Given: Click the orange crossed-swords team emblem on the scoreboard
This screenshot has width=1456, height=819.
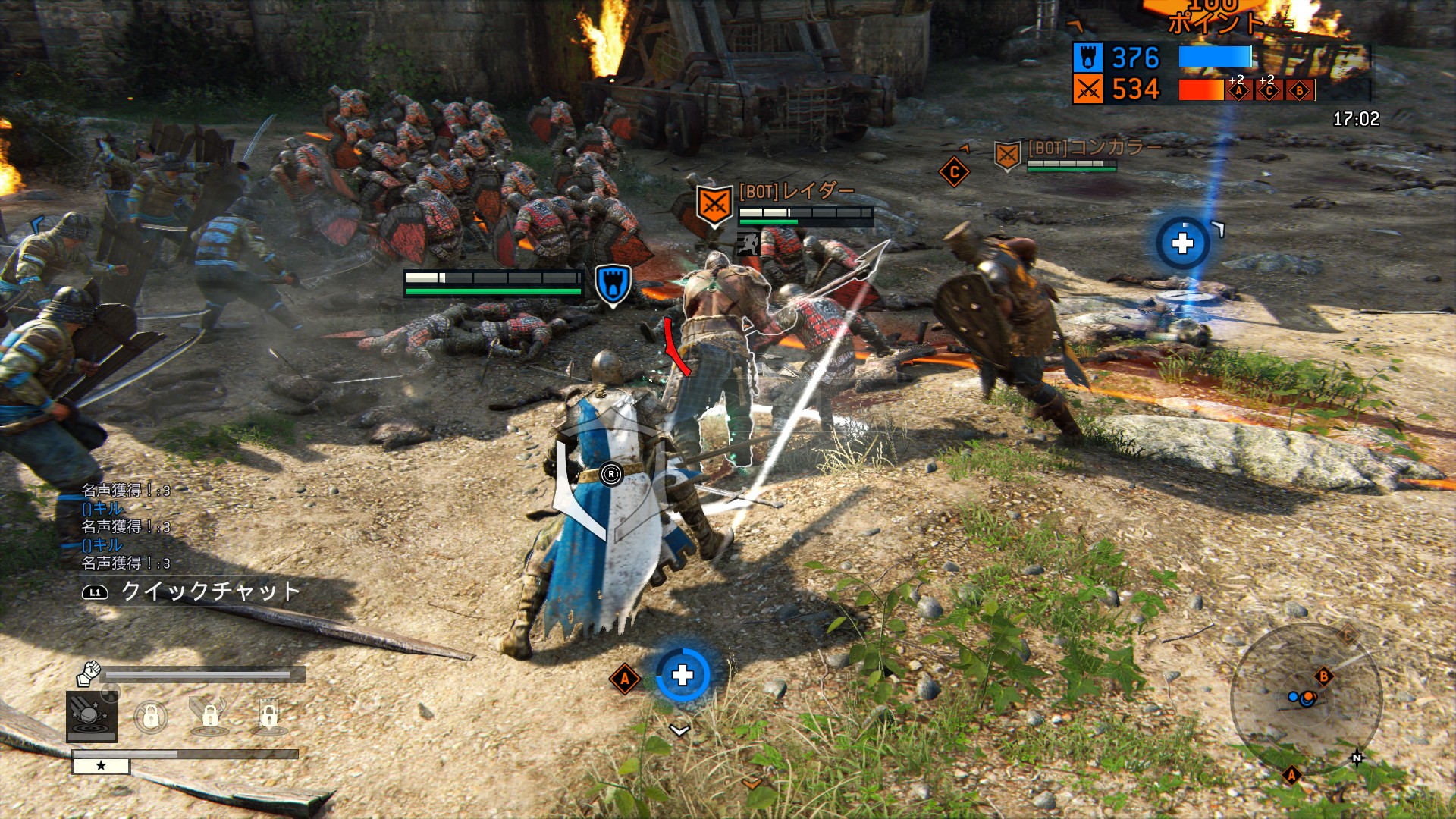Looking at the screenshot, I should pyautogui.click(x=1087, y=89).
